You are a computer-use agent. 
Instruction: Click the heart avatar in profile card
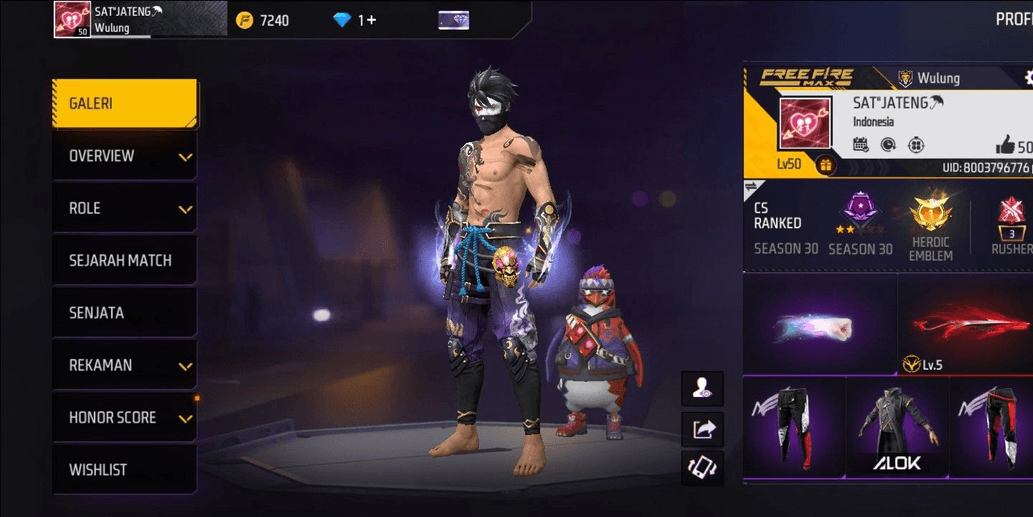804,124
